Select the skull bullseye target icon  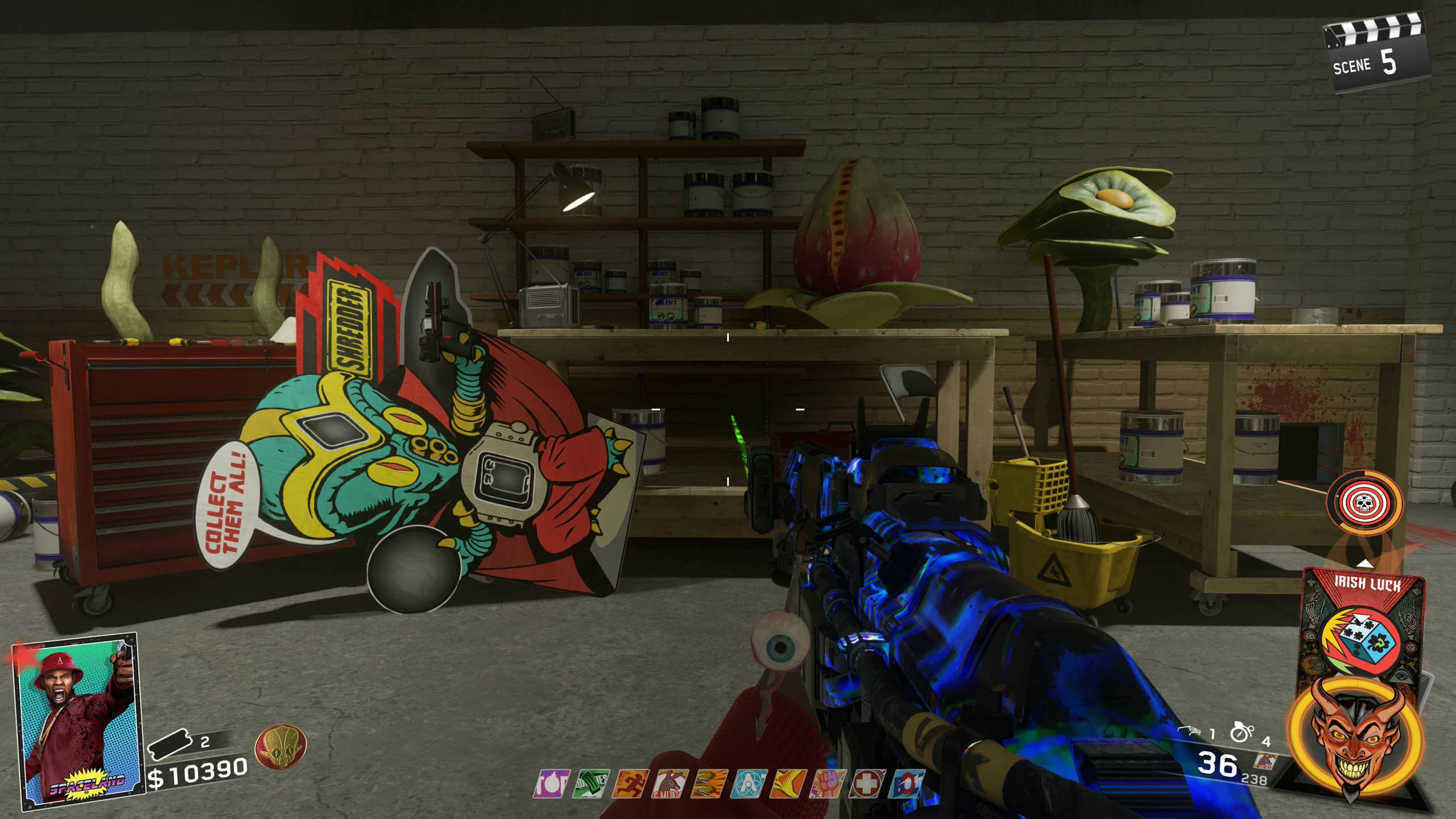coord(1365,503)
